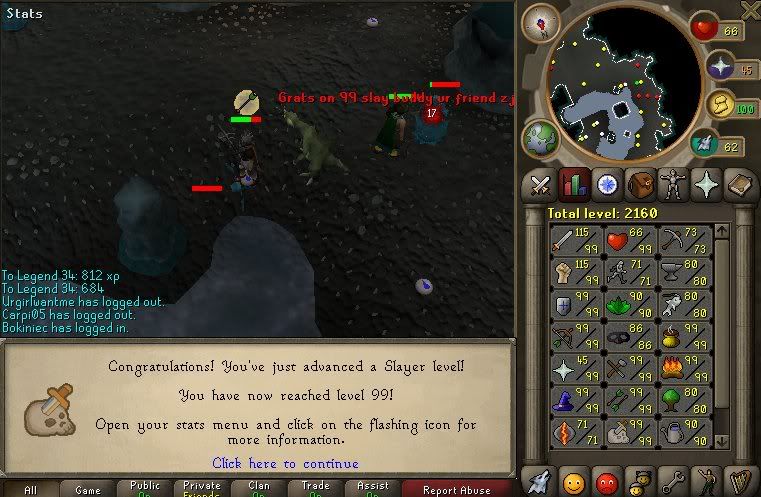Open the Combat Styles crossed-swords tab
Screen dimensions: 761x497
click(541, 185)
